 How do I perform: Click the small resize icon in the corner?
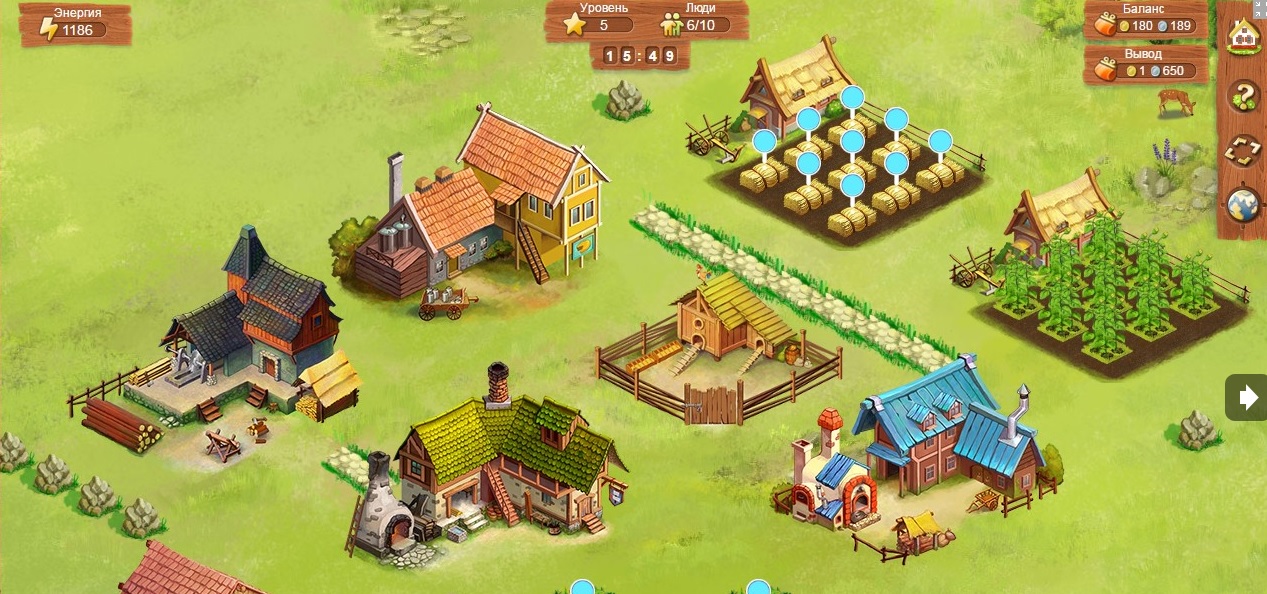coord(1261,5)
